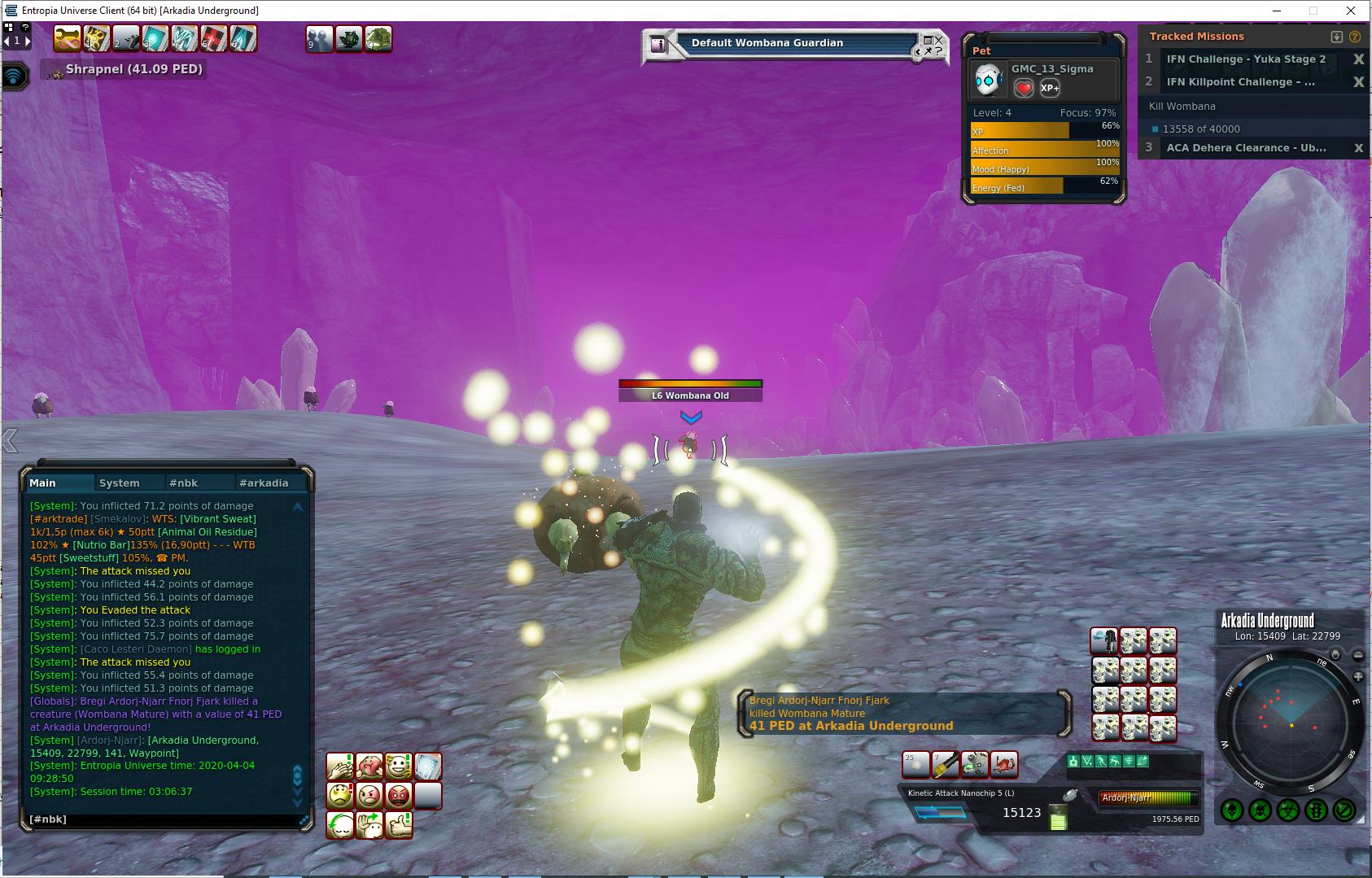Image resolution: width=1372 pixels, height=878 pixels.
Task: Click the waving hand emote icon
Action: tap(369, 824)
